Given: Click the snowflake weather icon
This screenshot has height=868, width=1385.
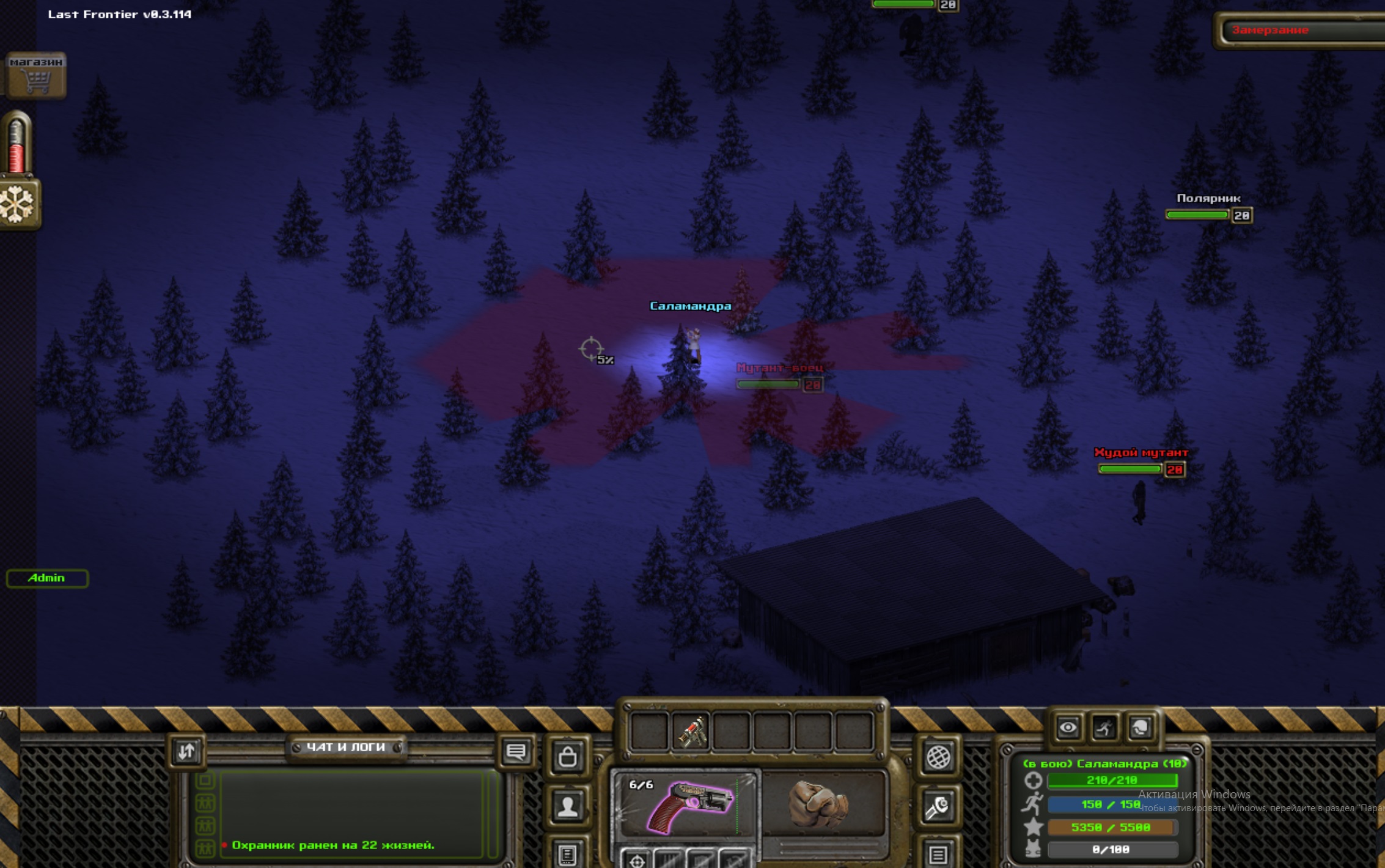Looking at the screenshot, I should tap(18, 204).
